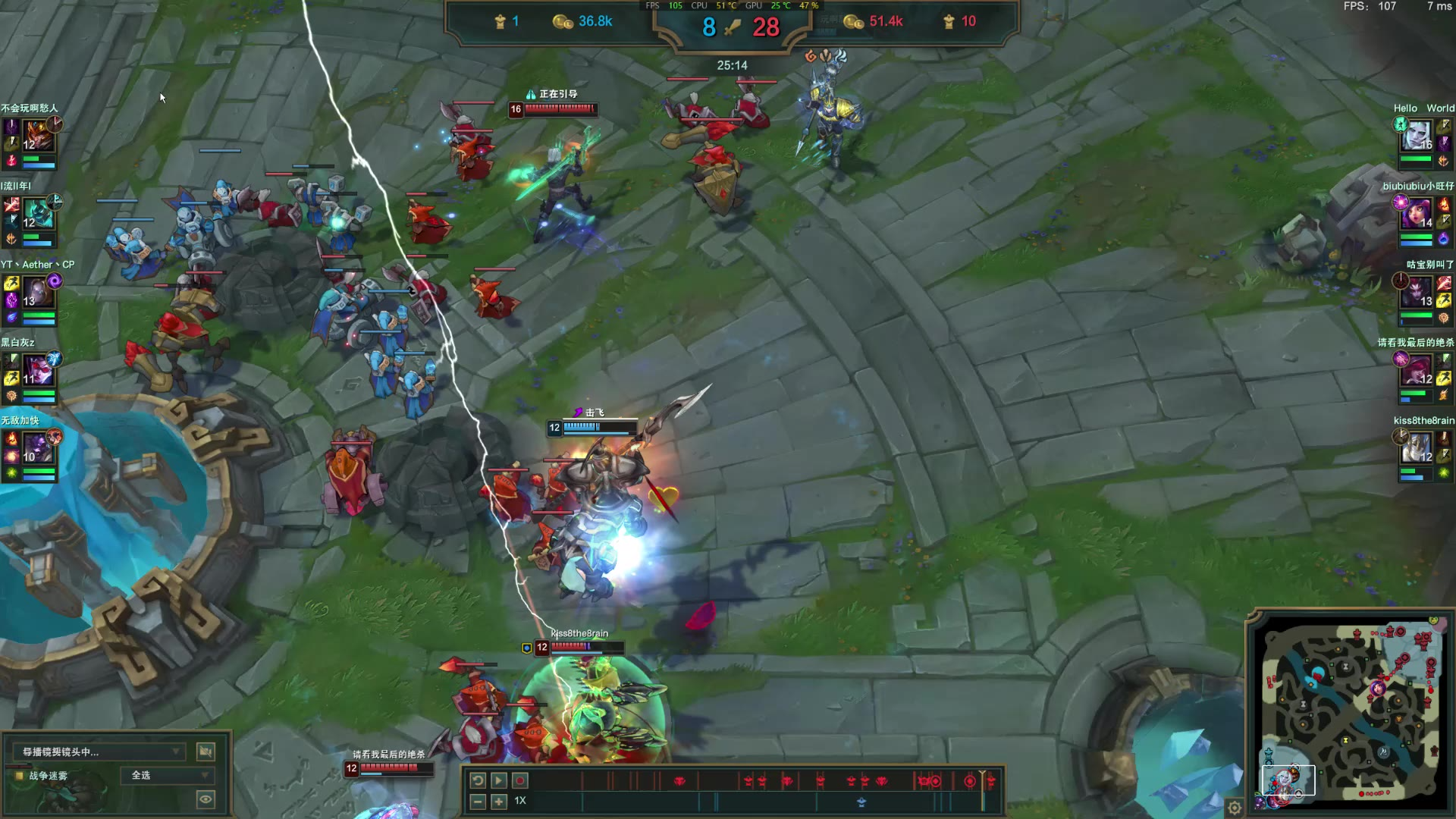This screenshot has width=1456, height=819.
Task: Toggle the 战争迷雾 fog of war checkbox
Action: [20, 776]
